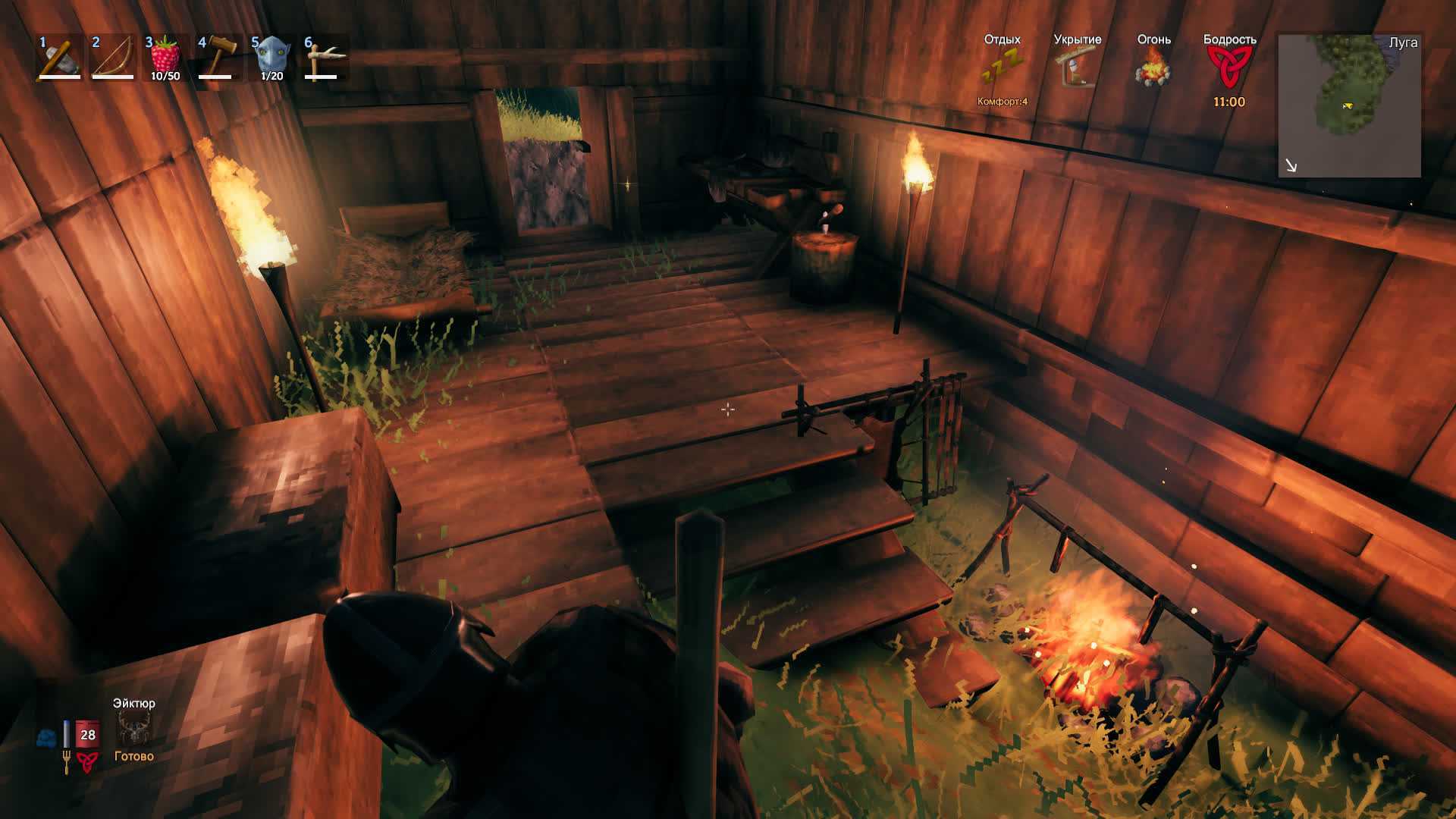Eat raspberries from hotbar slot 3
This screenshot has width=1456, height=819.
[165, 57]
